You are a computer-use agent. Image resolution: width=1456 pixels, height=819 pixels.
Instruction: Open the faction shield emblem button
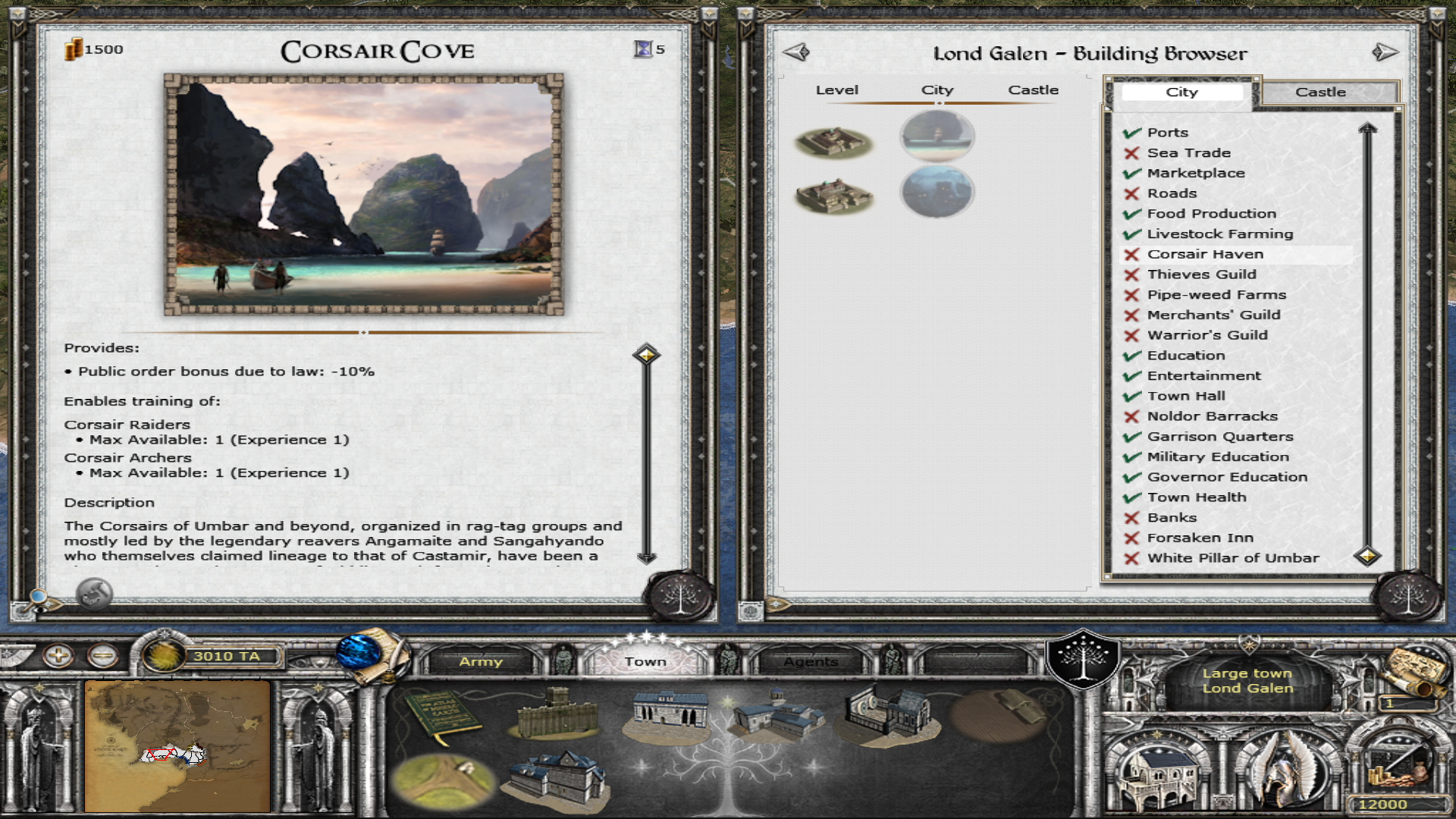click(1083, 658)
